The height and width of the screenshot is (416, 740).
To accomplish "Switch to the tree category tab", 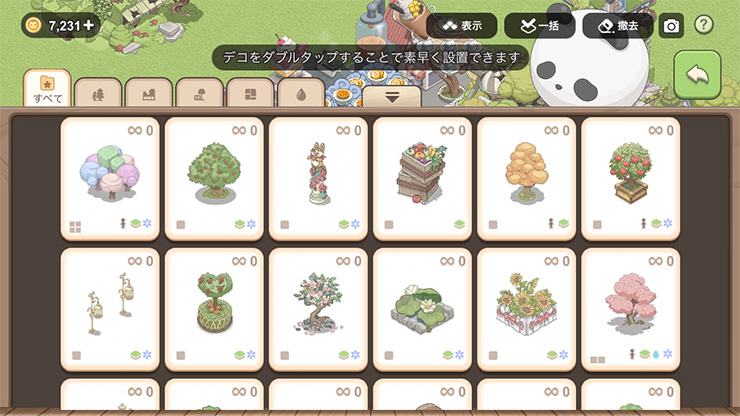I will pos(98,93).
